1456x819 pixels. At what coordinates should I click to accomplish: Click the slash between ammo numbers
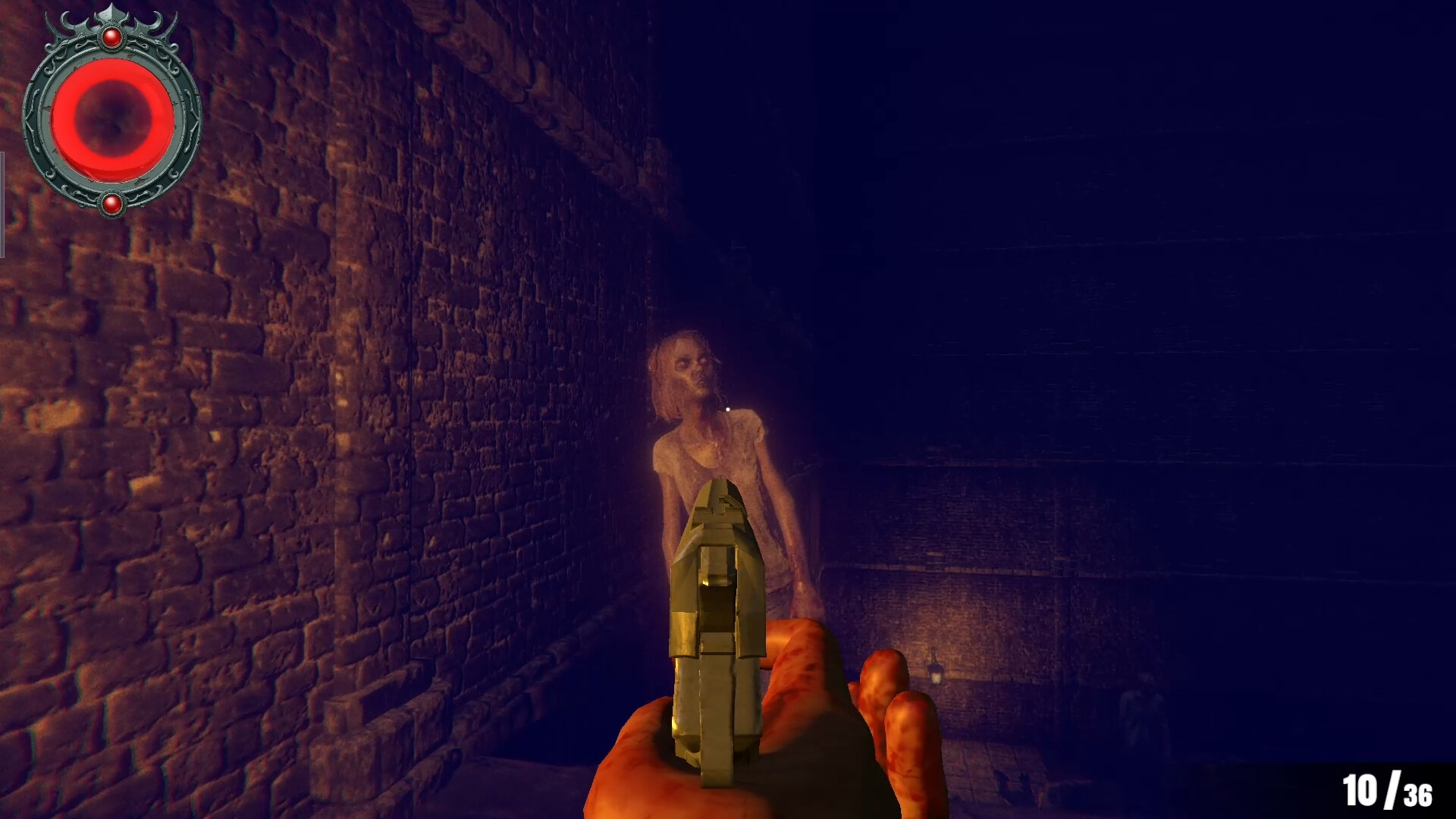1393,789
